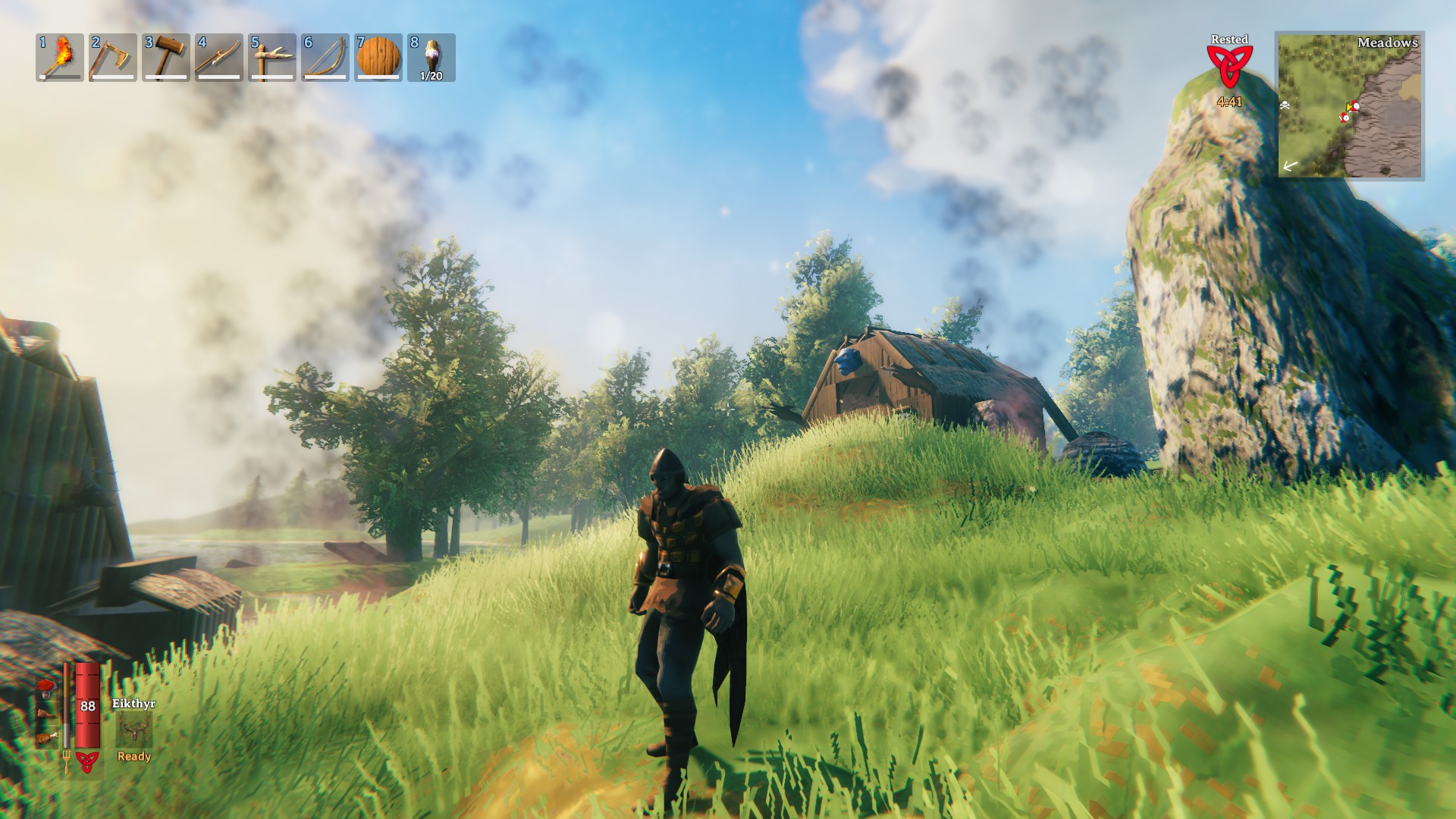The width and height of the screenshot is (1456, 819).
Task: Click the skull marker on the minimap
Action: pyautogui.click(x=1285, y=105)
